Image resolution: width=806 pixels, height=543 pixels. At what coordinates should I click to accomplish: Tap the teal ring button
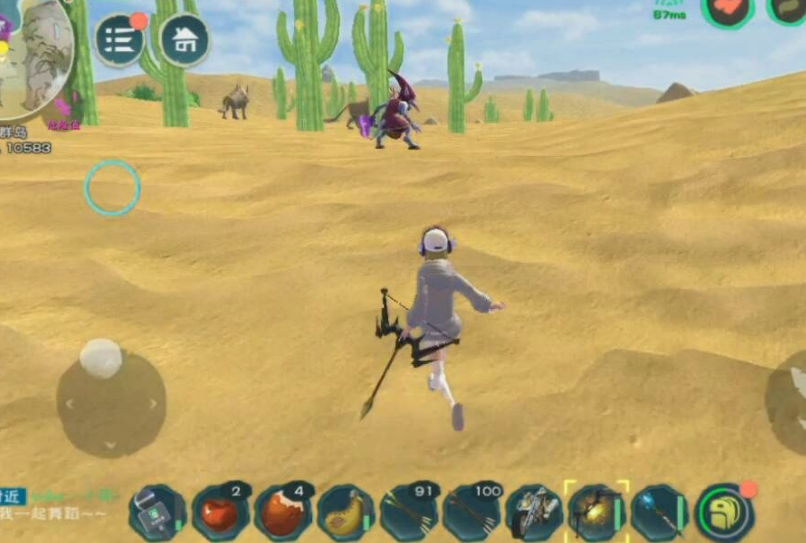point(112,187)
